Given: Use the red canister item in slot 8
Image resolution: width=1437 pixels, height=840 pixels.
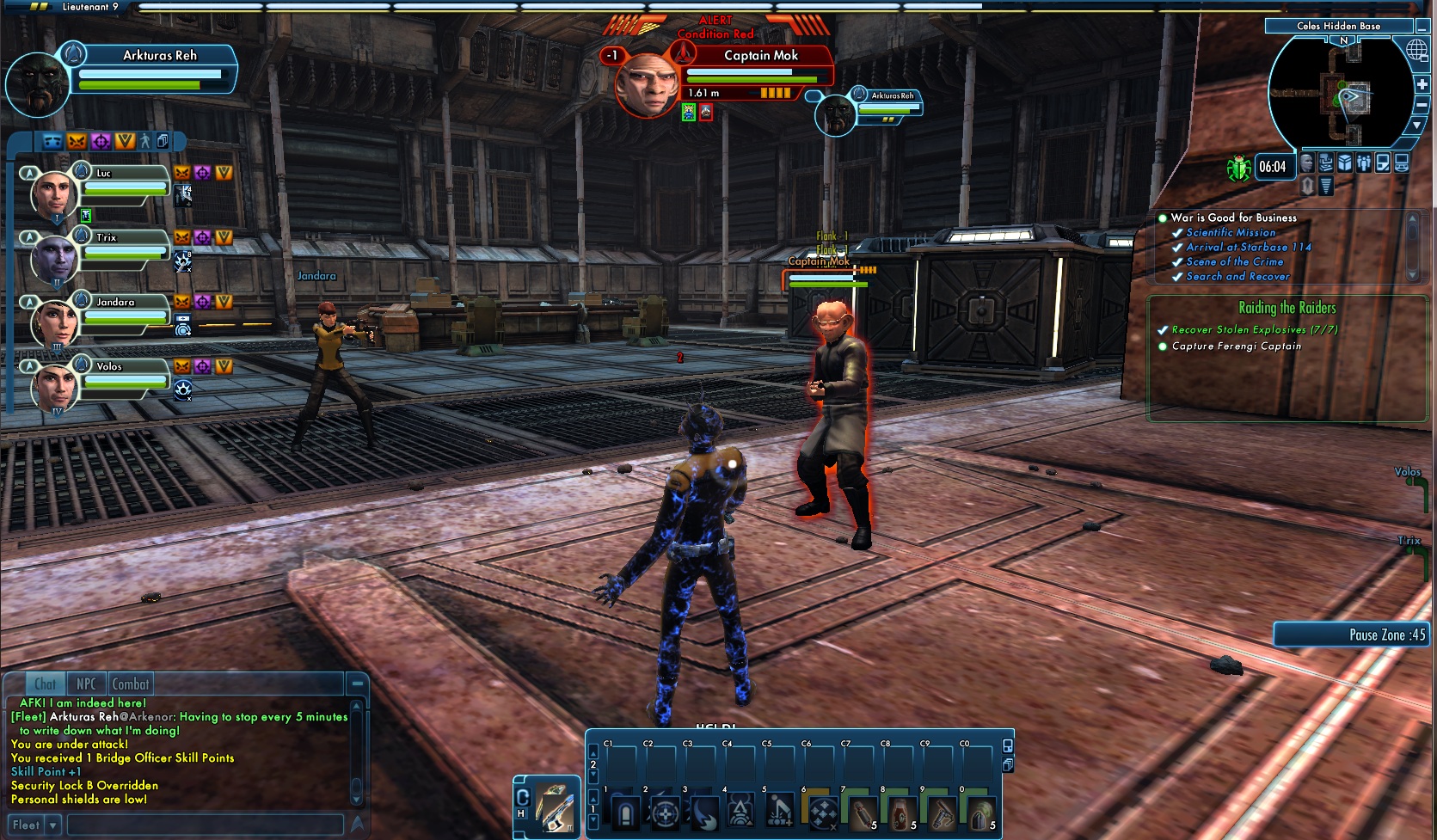Looking at the screenshot, I should (x=902, y=812).
